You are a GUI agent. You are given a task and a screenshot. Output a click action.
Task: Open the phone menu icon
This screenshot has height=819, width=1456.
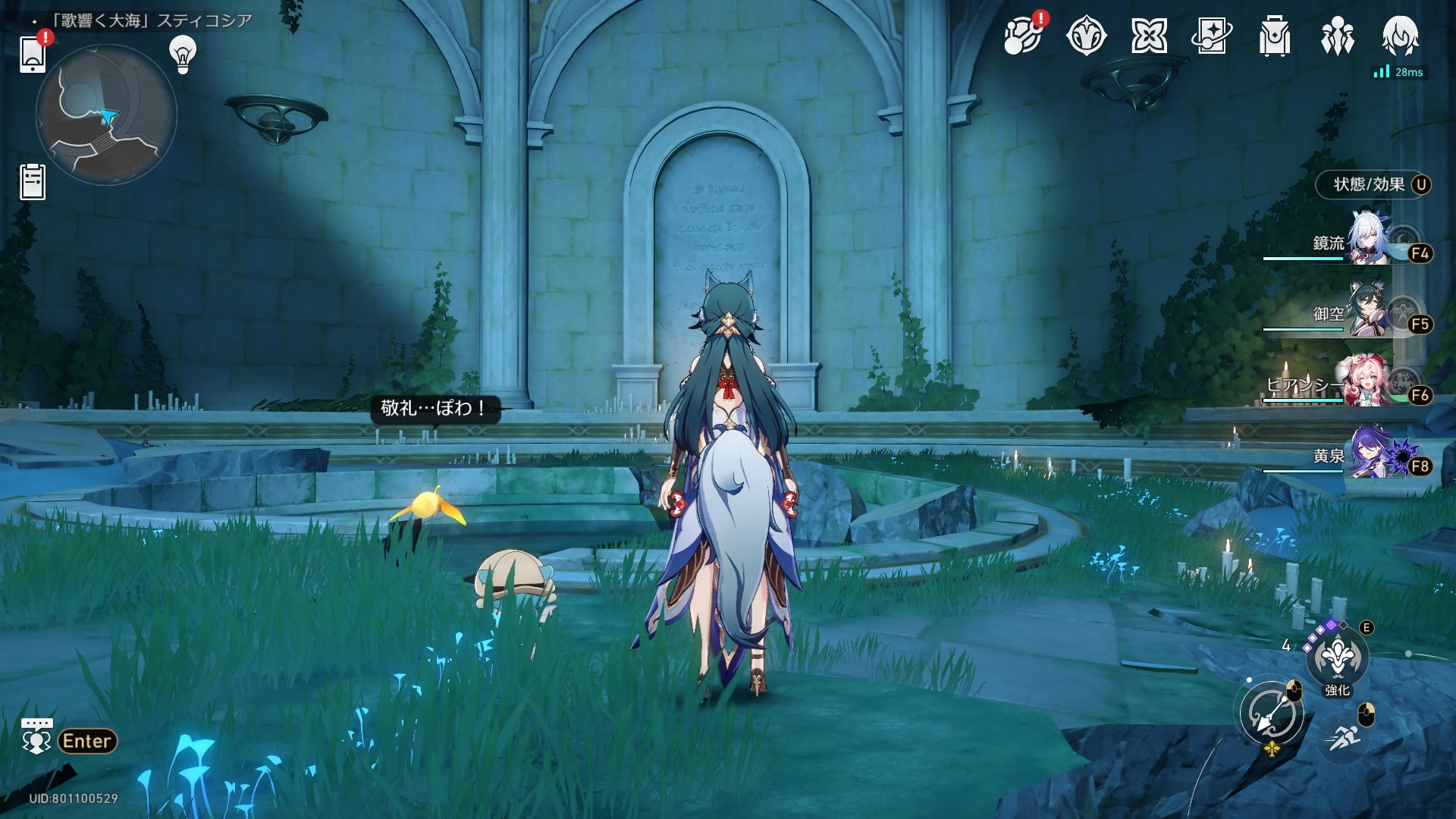click(x=33, y=54)
